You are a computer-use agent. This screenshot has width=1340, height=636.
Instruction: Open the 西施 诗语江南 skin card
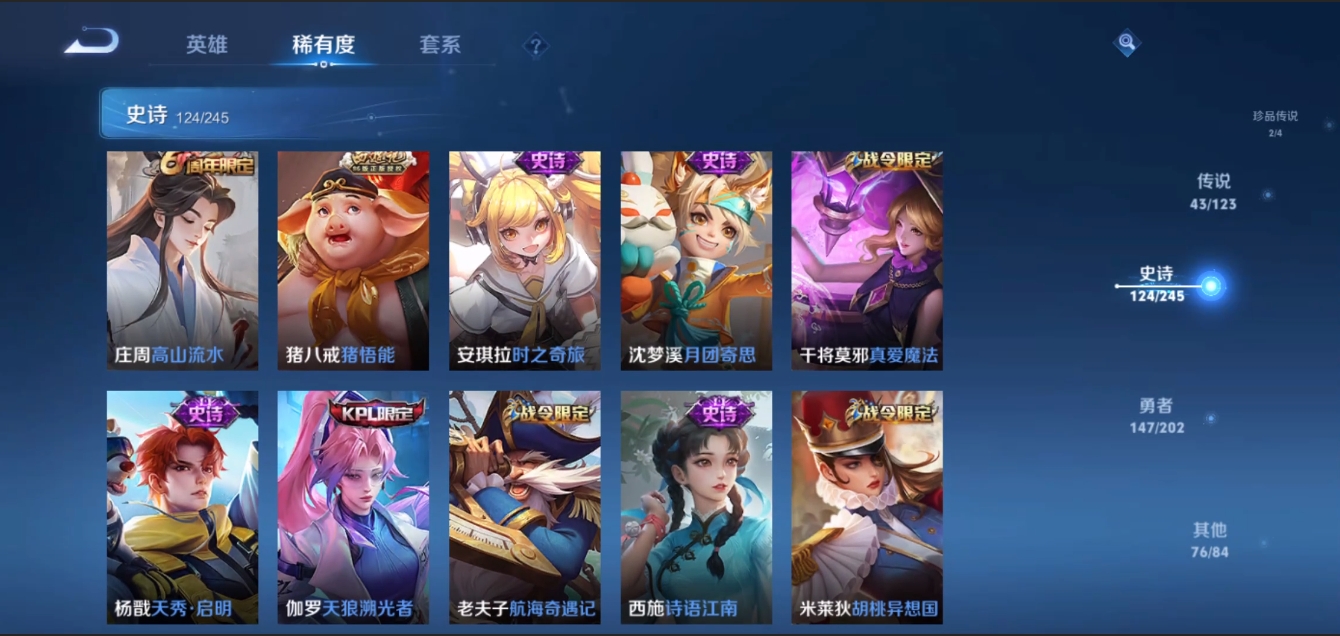[x=696, y=507]
